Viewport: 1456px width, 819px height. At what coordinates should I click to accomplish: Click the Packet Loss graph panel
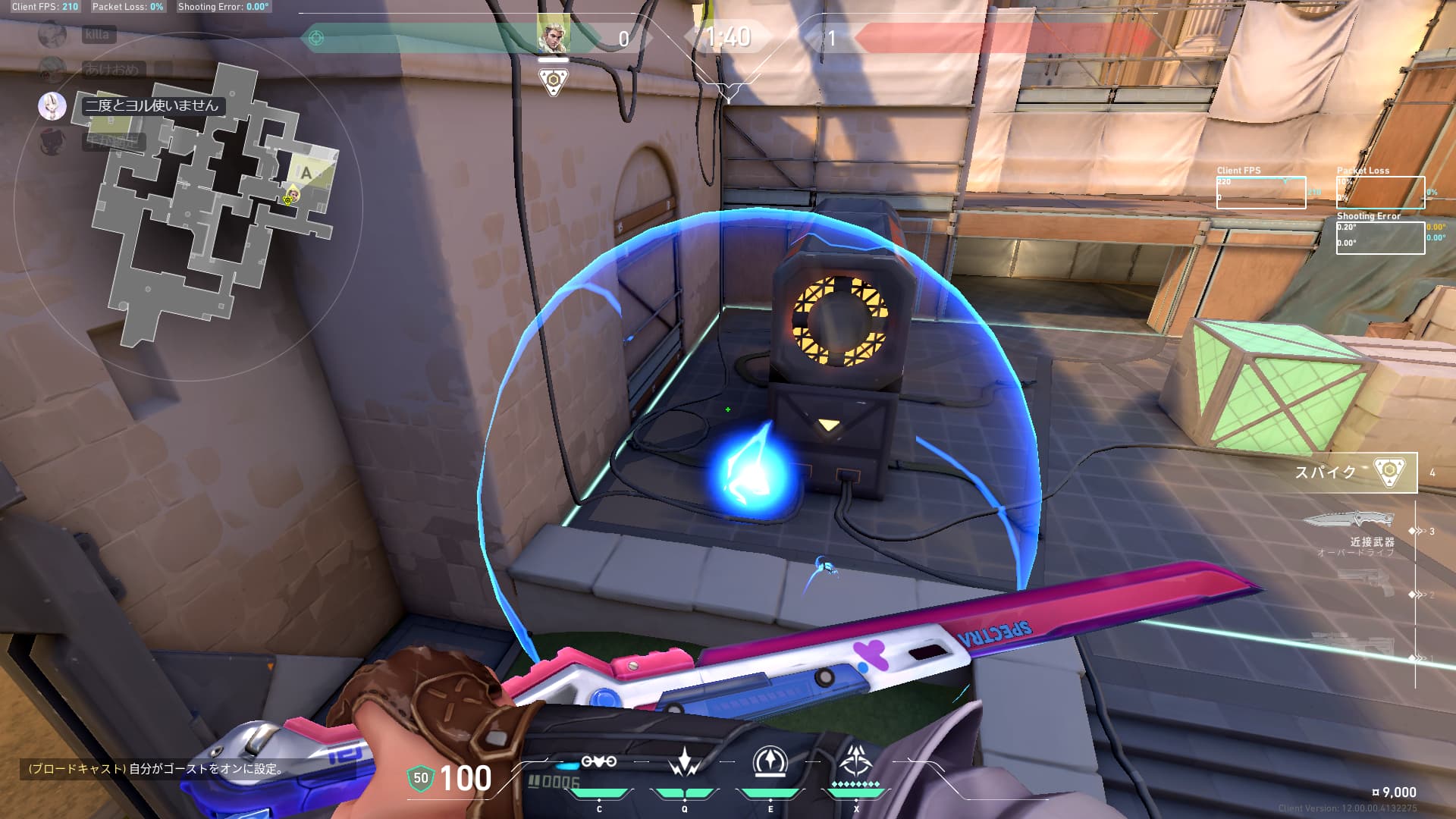[x=1379, y=193]
